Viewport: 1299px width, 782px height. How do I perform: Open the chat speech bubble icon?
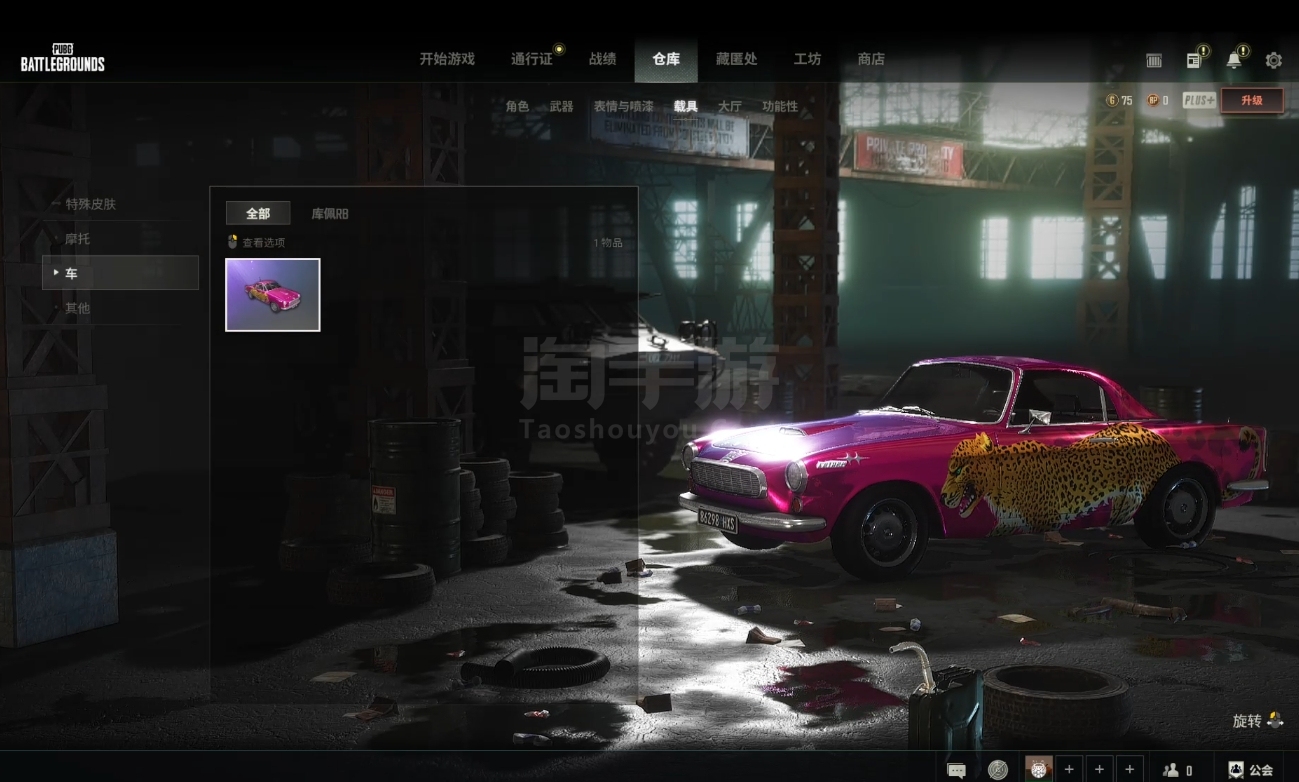tap(956, 770)
